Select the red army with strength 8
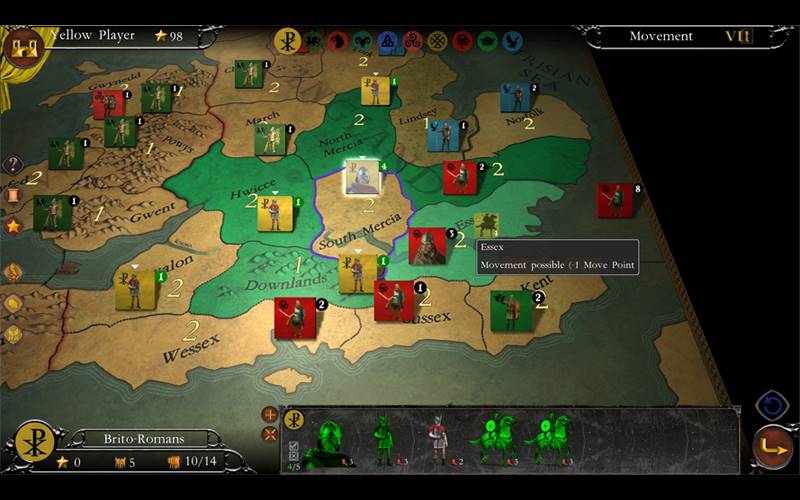Image resolution: width=800 pixels, height=500 pixels. [x=614, y=199]
